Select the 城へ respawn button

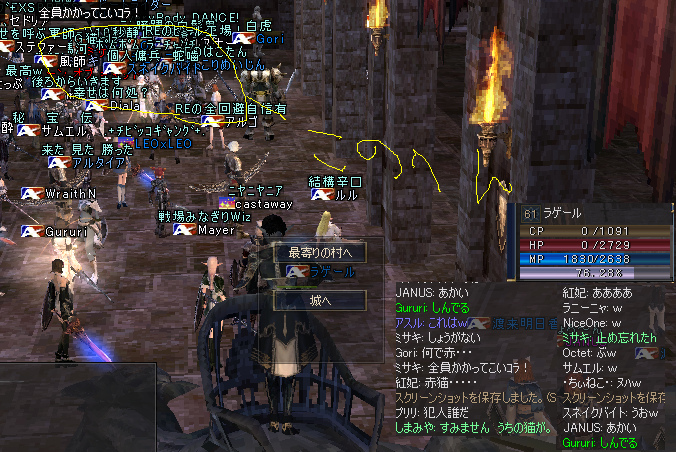320,300
